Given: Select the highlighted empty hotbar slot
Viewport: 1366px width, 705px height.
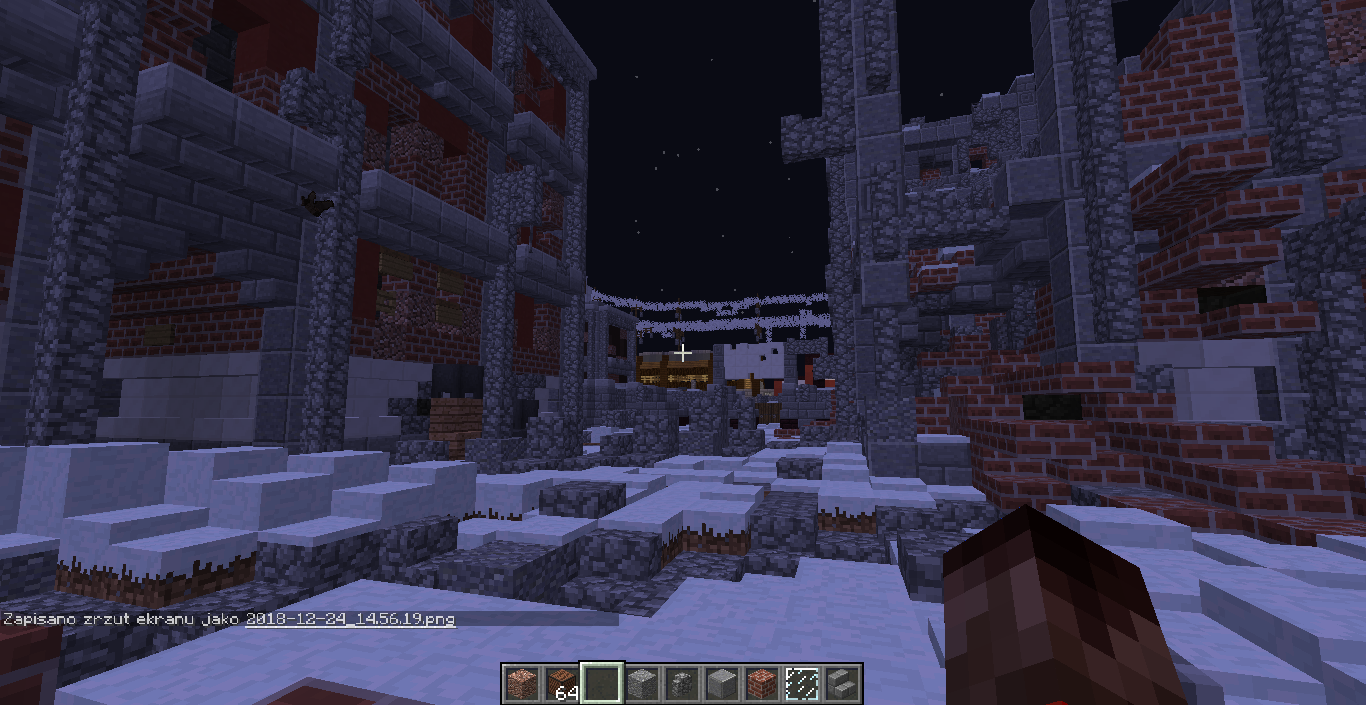Looking at the screenshot, I should click(602, 683).
